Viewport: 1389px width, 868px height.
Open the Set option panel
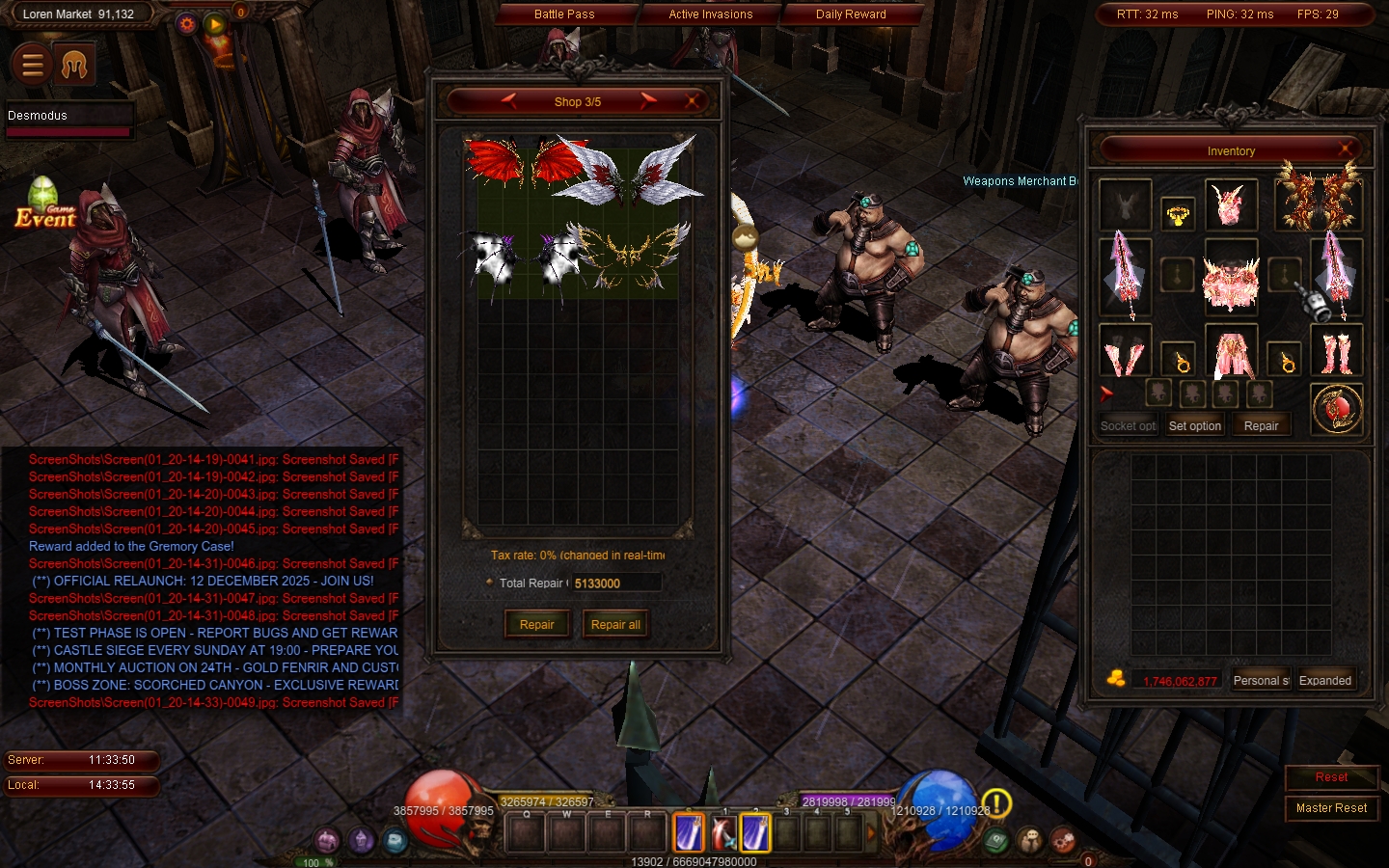click(x=1194, y=425)
